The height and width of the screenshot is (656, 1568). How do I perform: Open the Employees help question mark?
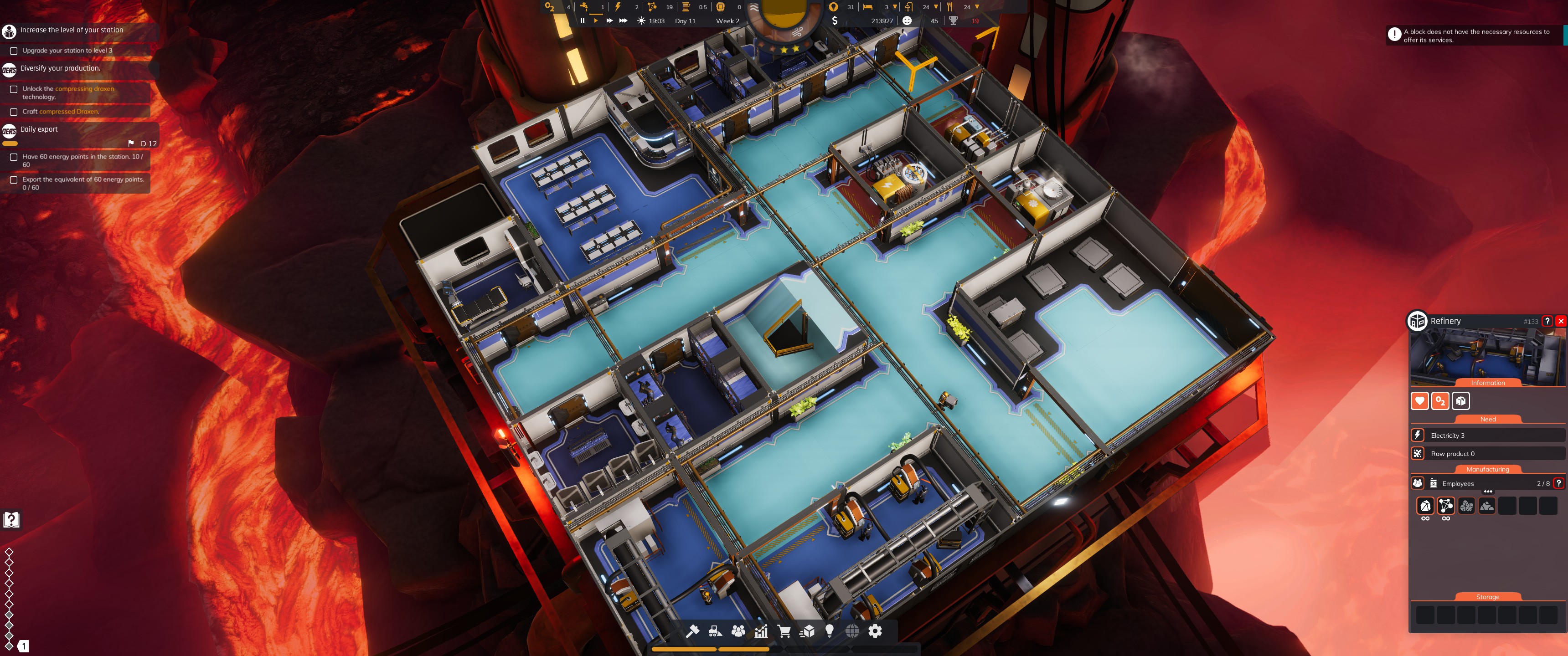(x=1558, y=483)
